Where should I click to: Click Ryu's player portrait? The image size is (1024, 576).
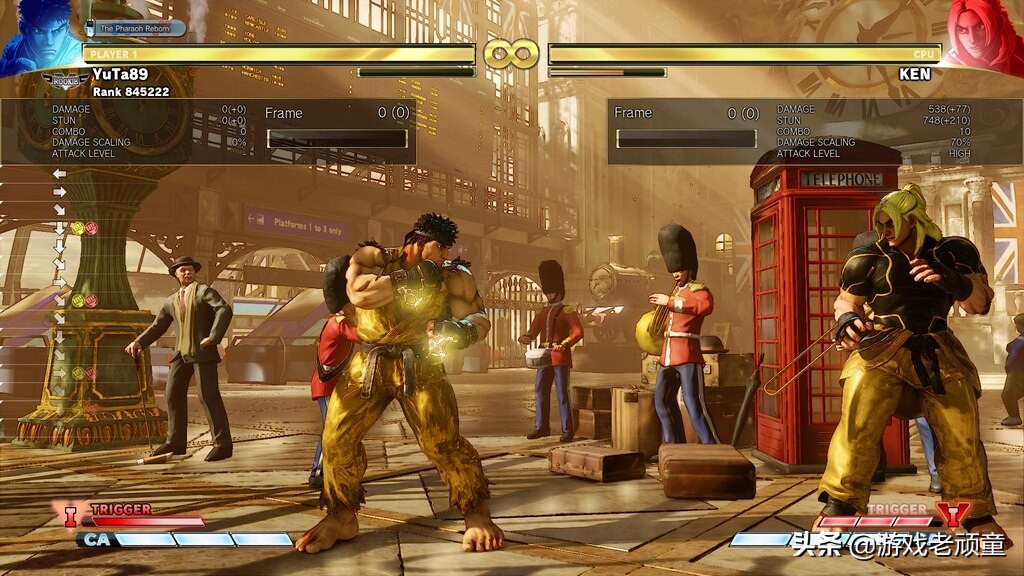[x=38, y=37]
